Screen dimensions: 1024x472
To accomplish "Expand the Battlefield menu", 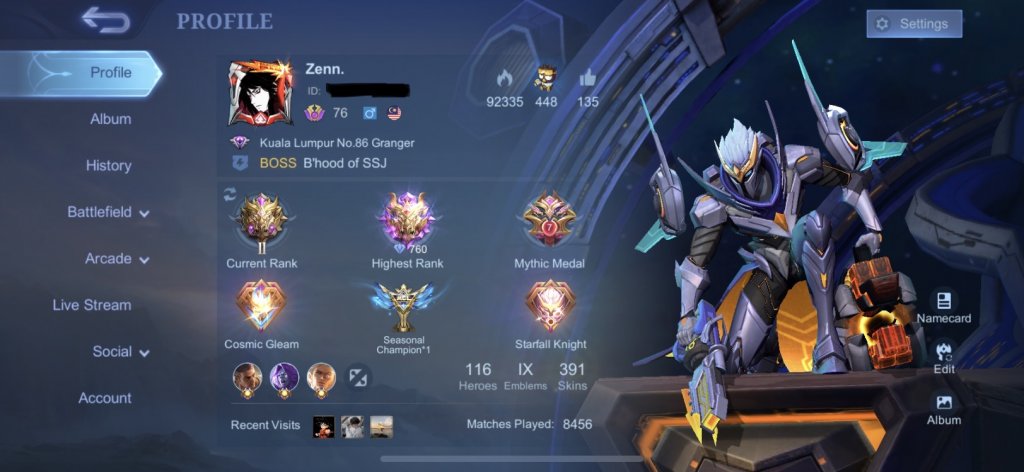I will (x=108, y=212).
